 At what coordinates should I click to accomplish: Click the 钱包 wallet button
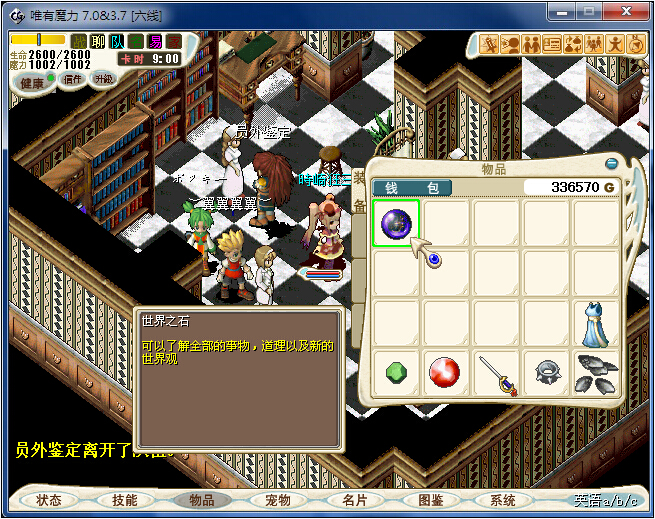tap(412, 187)
